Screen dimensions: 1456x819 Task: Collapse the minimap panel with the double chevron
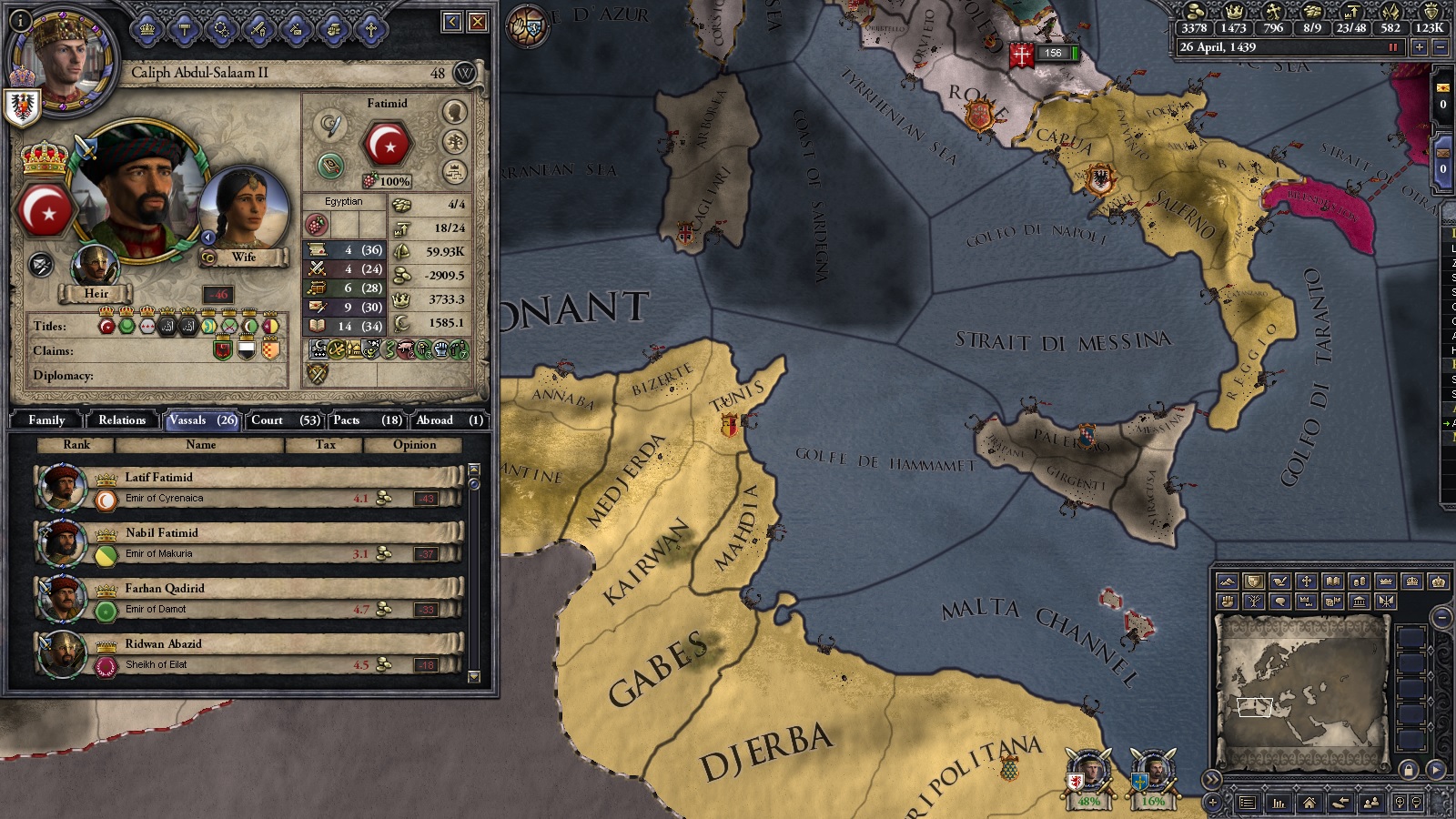click(x=1210, y=779)
